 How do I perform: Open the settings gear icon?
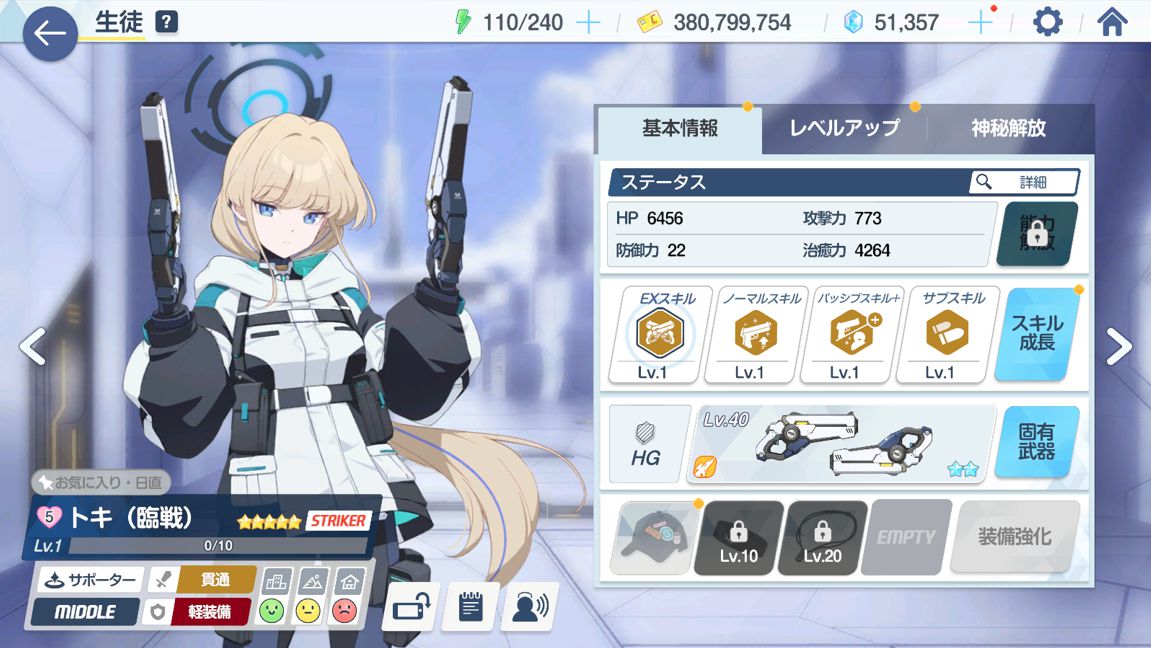(x=1047, y=21)
